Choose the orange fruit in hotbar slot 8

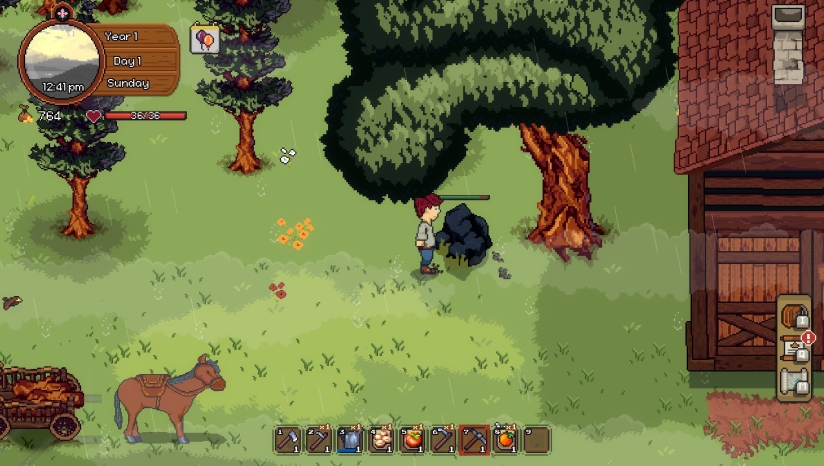pyautogui.click(x=505, y=440)
